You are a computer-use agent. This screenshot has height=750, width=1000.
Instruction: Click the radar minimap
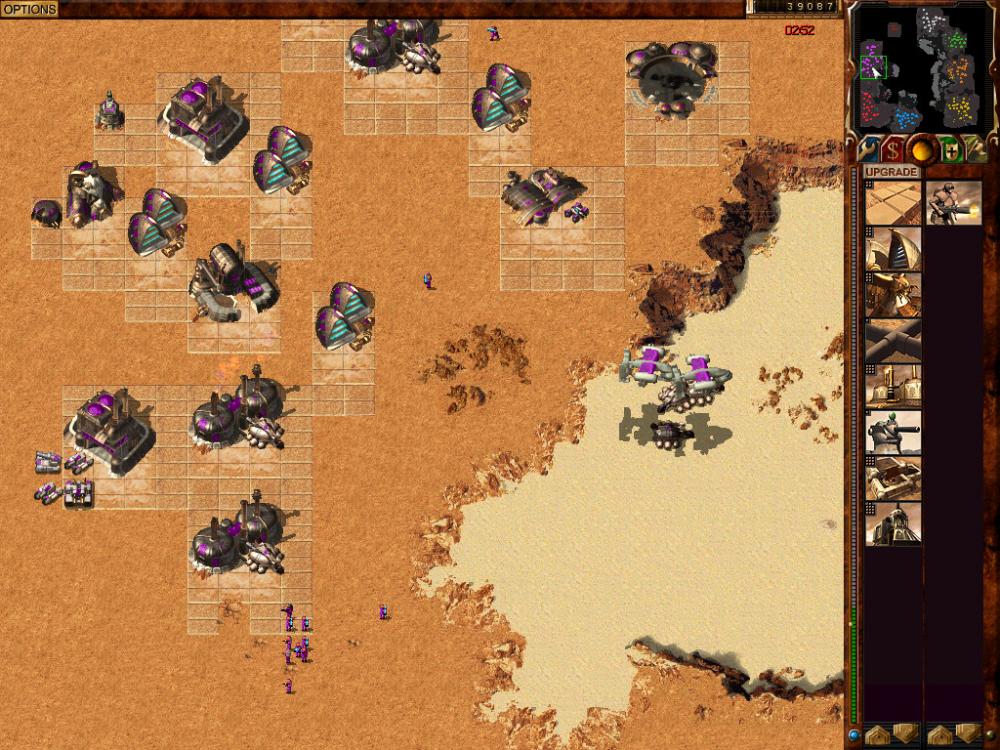point(918,67)
